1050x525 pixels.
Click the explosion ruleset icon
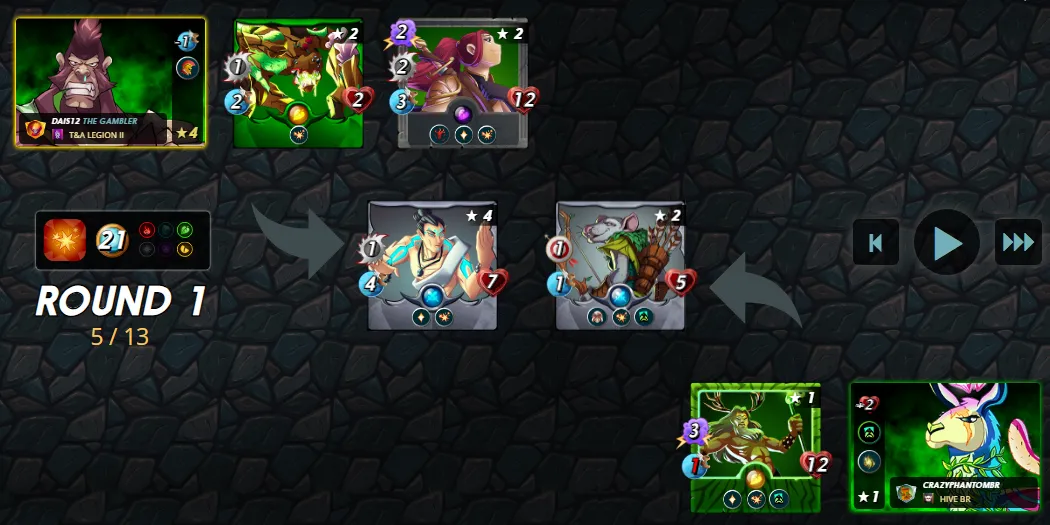coord(65,240)
